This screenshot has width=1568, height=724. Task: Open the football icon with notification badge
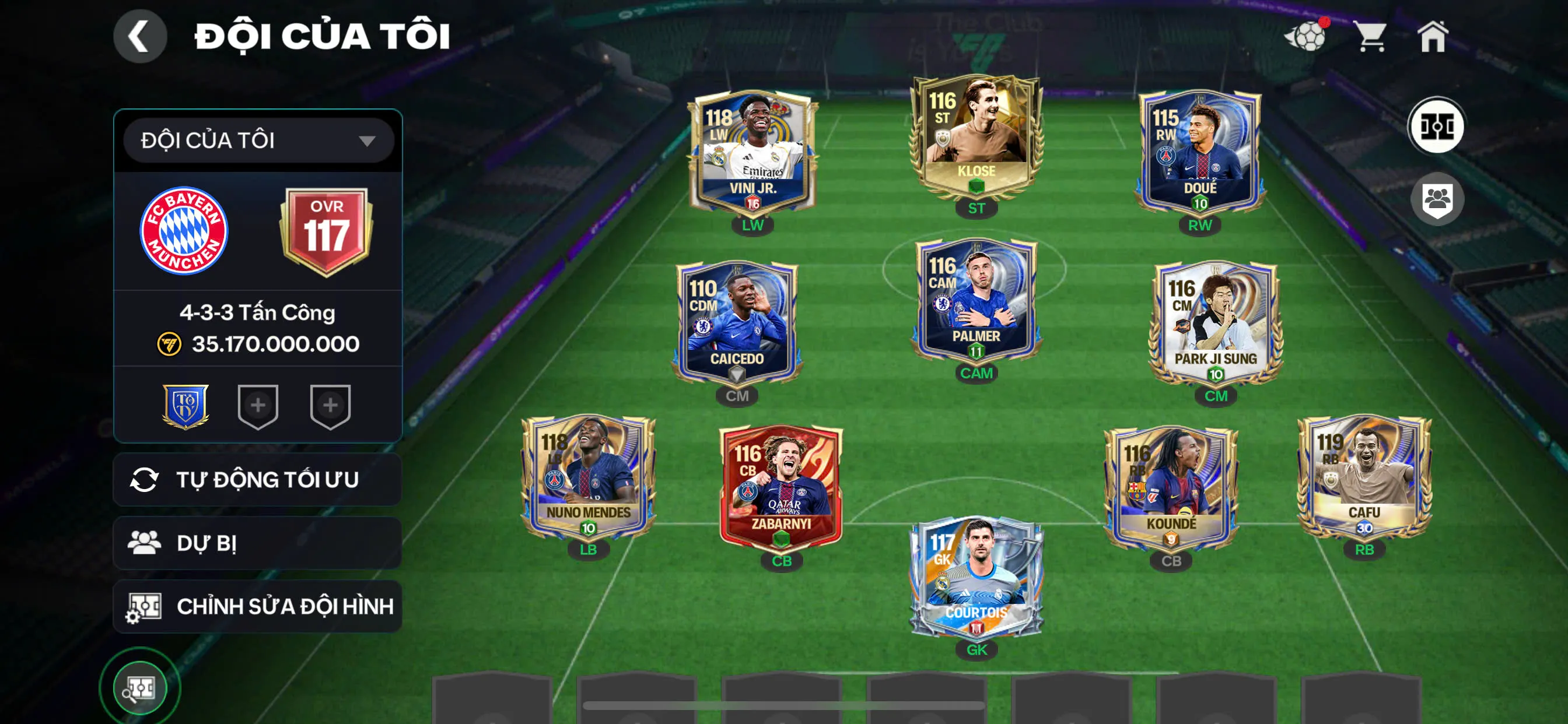(x=1310, y=37)
